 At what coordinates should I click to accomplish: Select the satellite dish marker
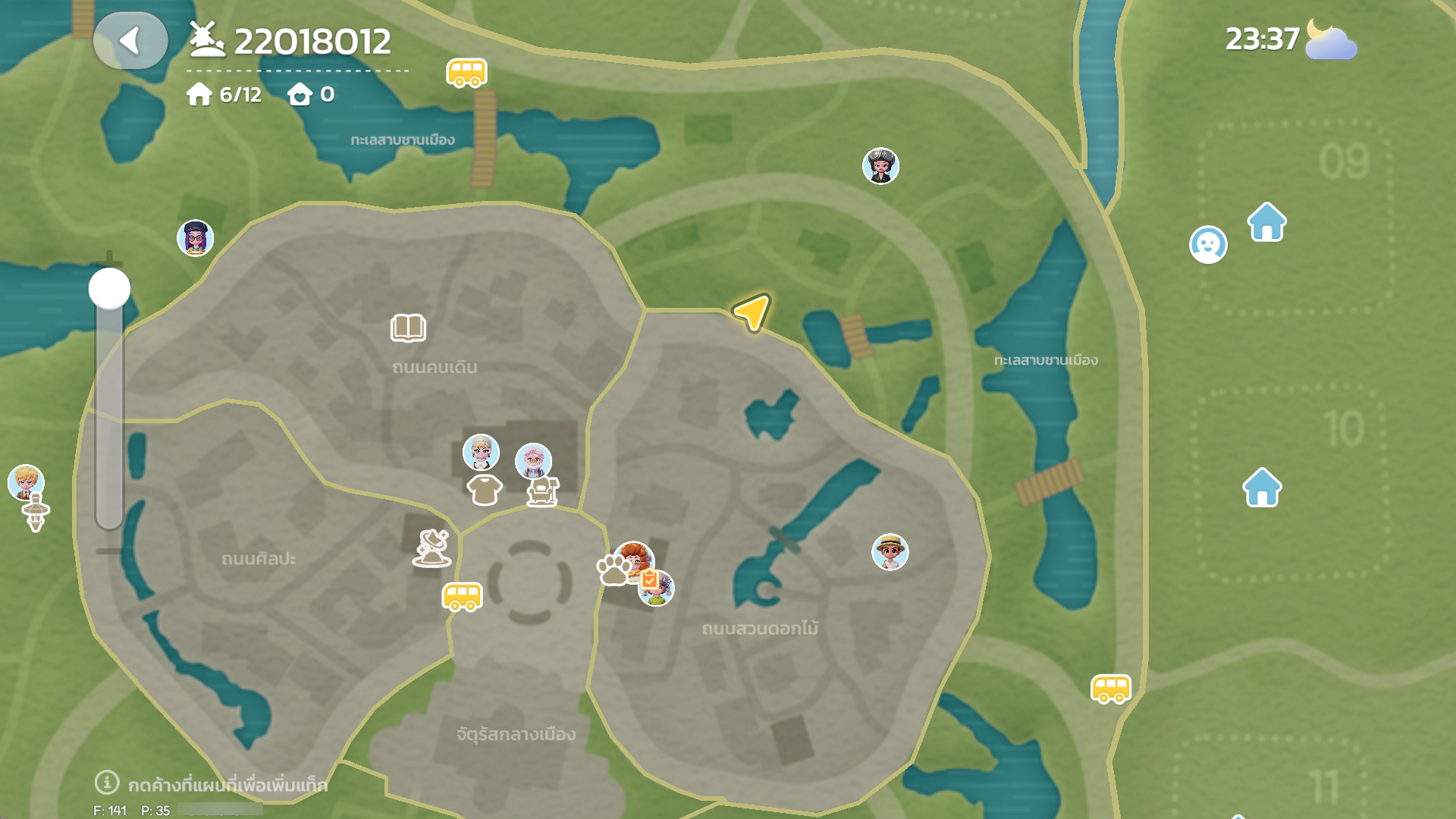[432, 548]
